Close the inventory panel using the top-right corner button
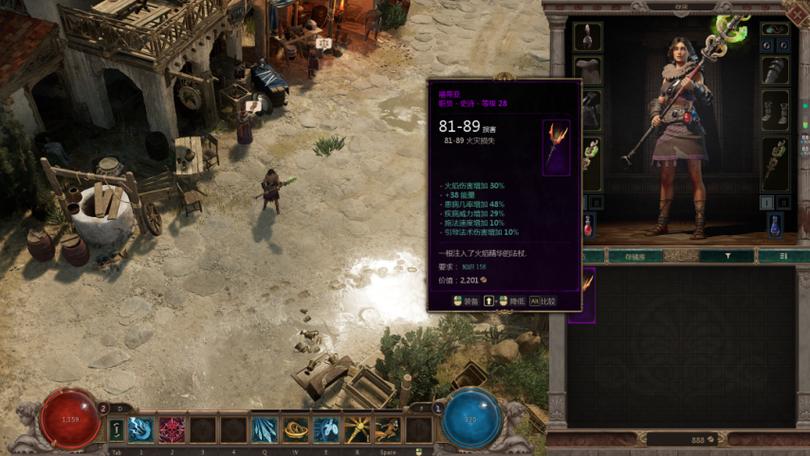This screenshot has width=810, height=456. pos(802,8)
